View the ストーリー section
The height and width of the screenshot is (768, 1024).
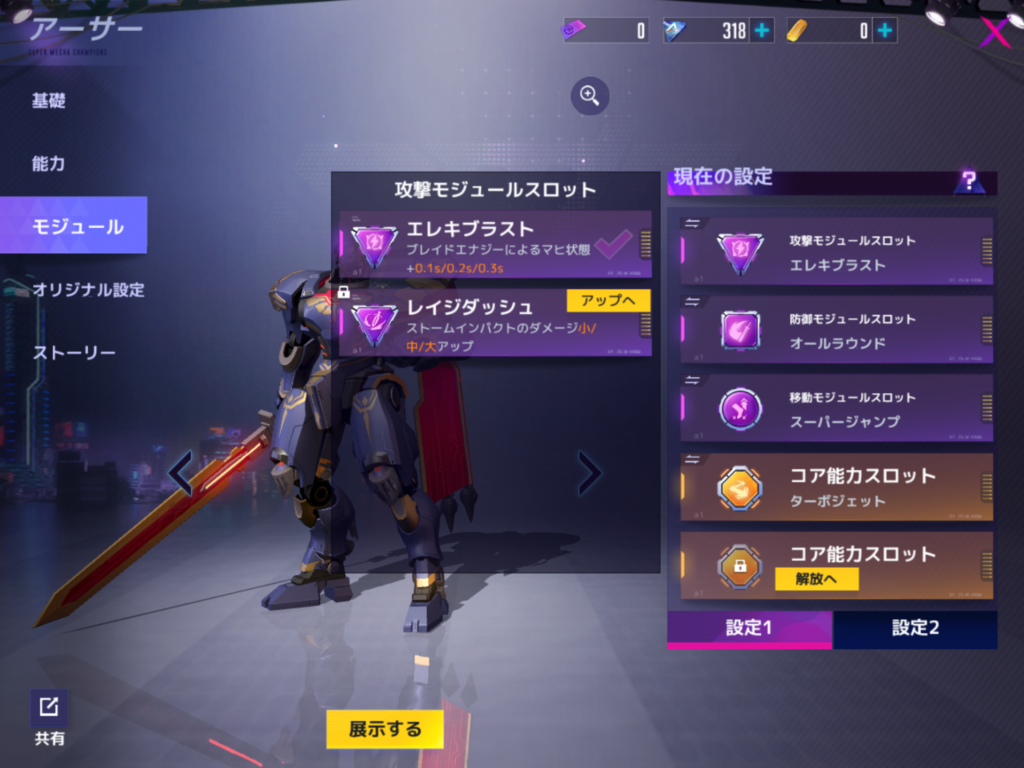74,353
